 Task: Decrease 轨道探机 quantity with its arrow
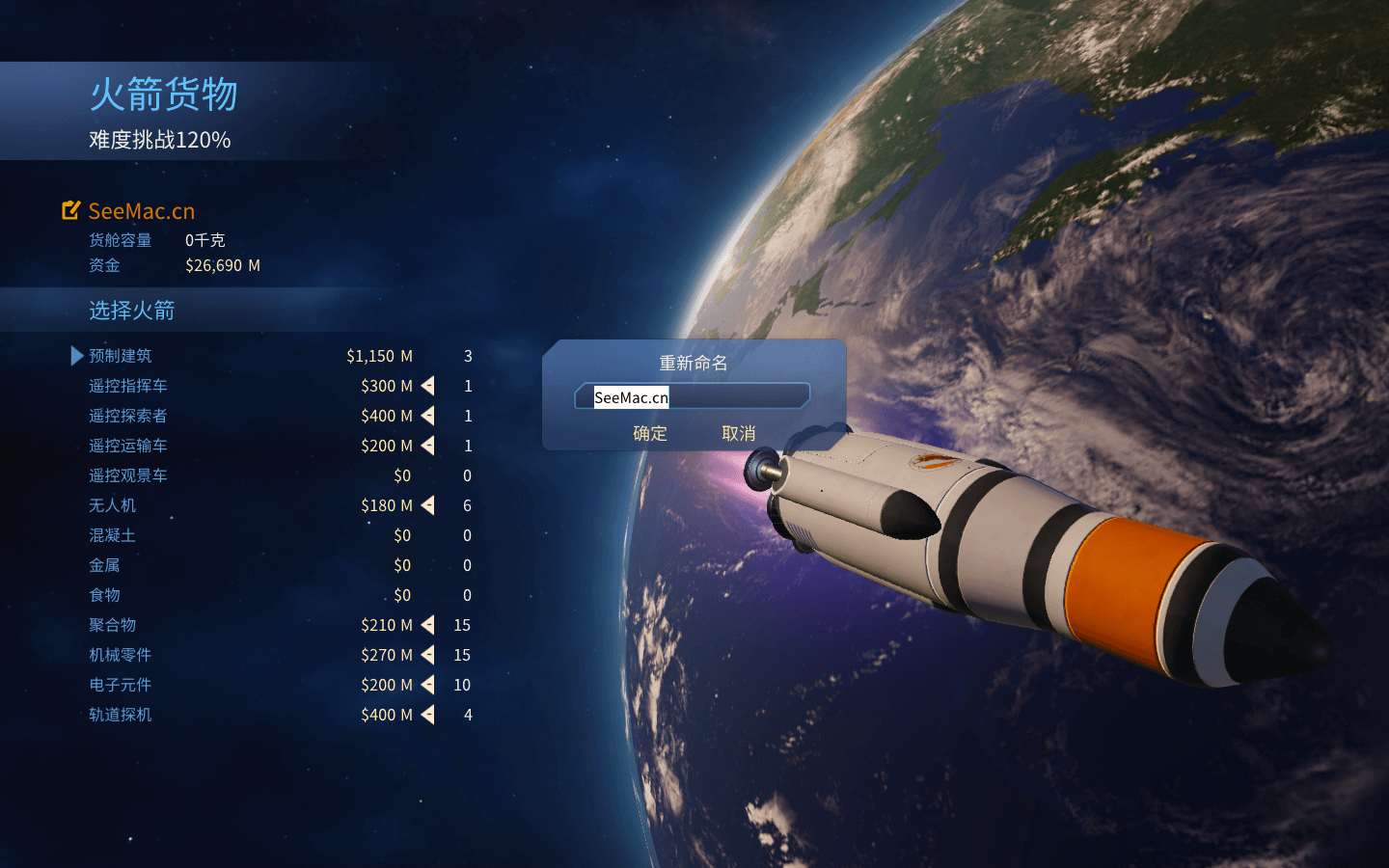428,715
